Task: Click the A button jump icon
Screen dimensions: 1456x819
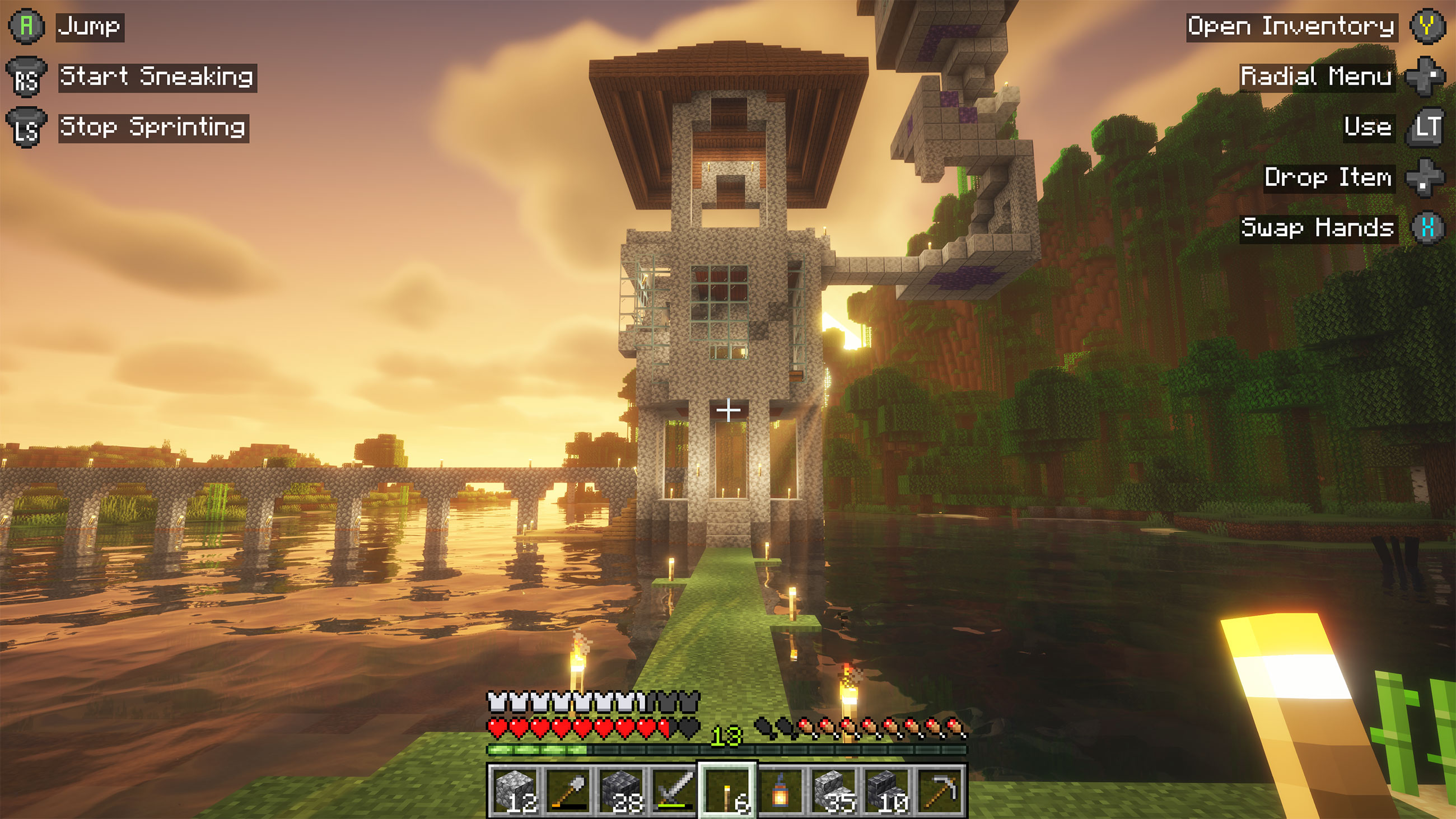Action: pyautogui.click(x=26, y=25)
